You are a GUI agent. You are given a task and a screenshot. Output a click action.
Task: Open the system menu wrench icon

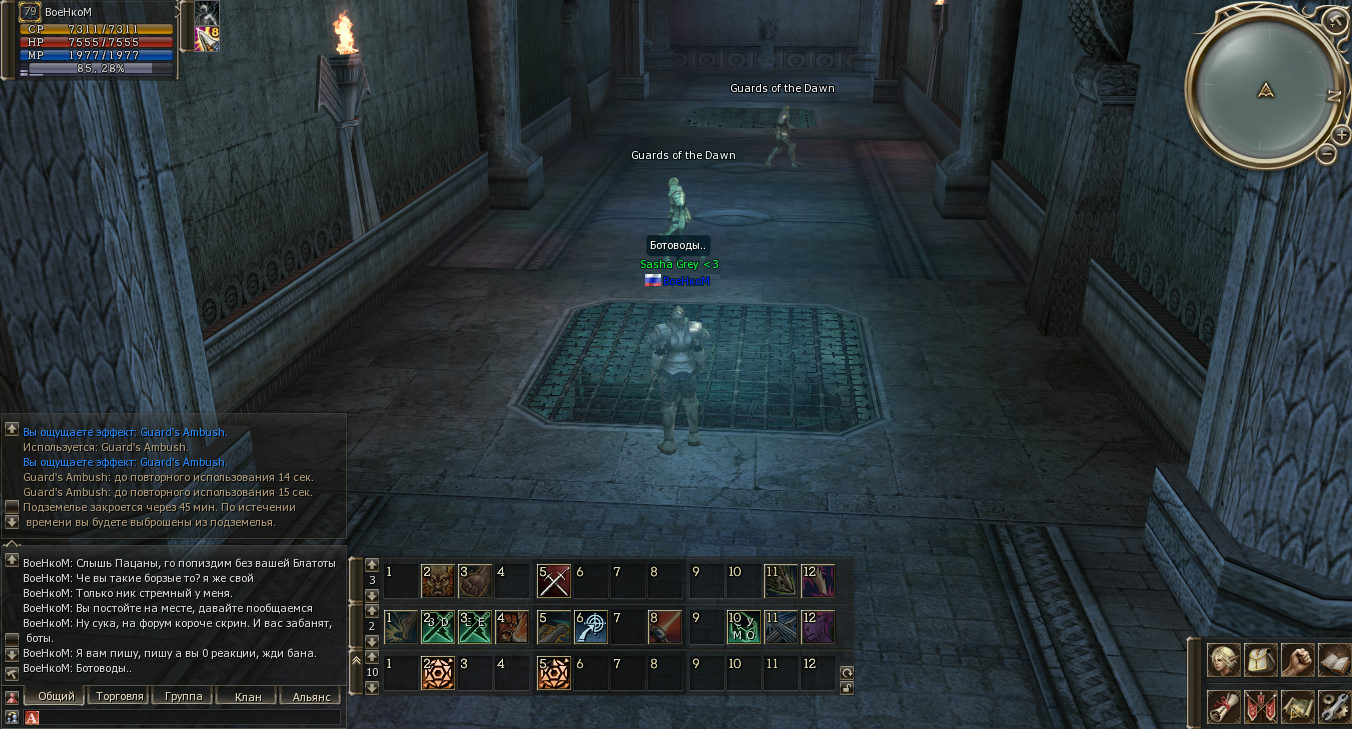1334,706
